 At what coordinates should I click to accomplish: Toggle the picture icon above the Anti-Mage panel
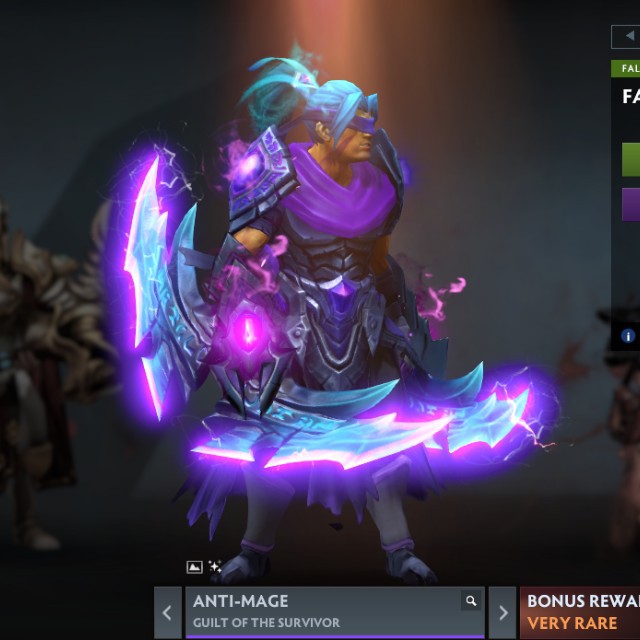[x=195, y=567]
